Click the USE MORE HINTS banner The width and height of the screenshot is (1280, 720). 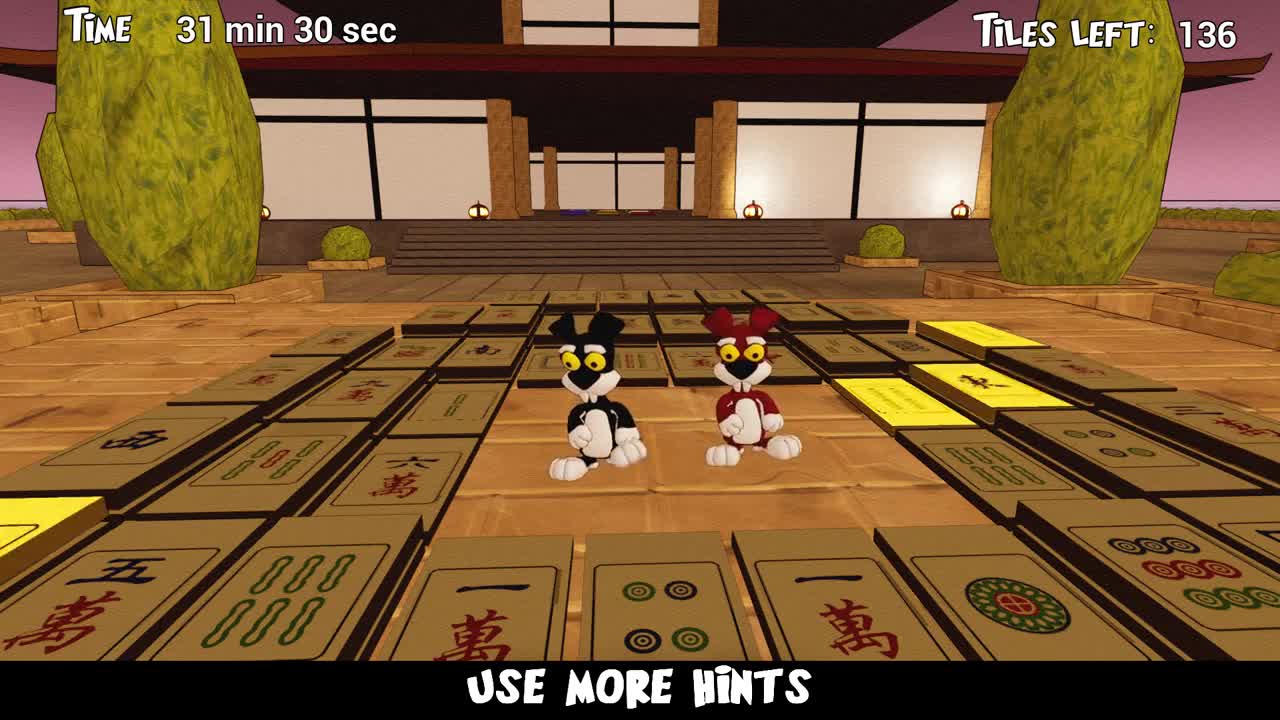pos(640,686)
